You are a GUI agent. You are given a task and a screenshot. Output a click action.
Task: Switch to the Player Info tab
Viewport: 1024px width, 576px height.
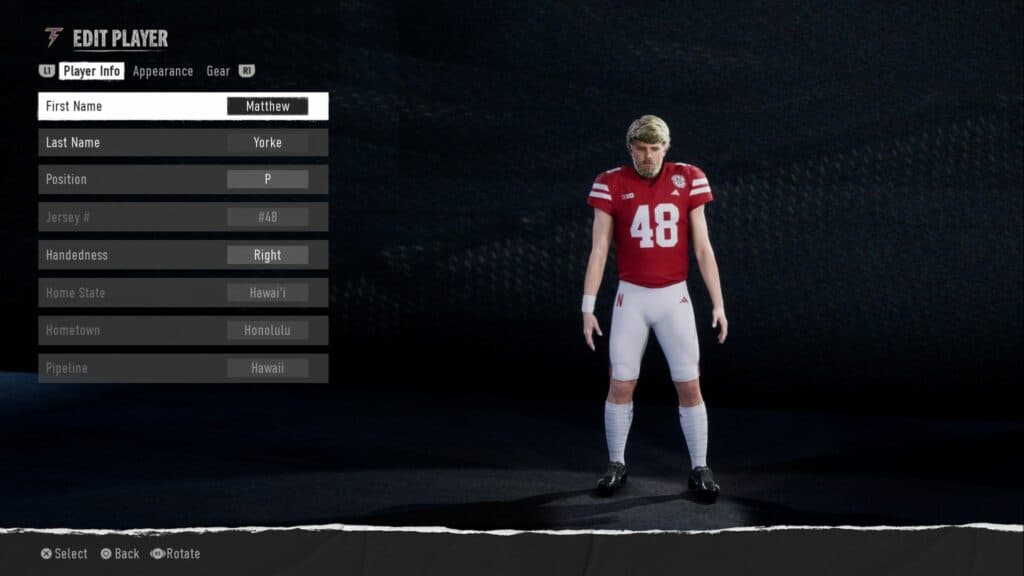(x=92, y=71)
